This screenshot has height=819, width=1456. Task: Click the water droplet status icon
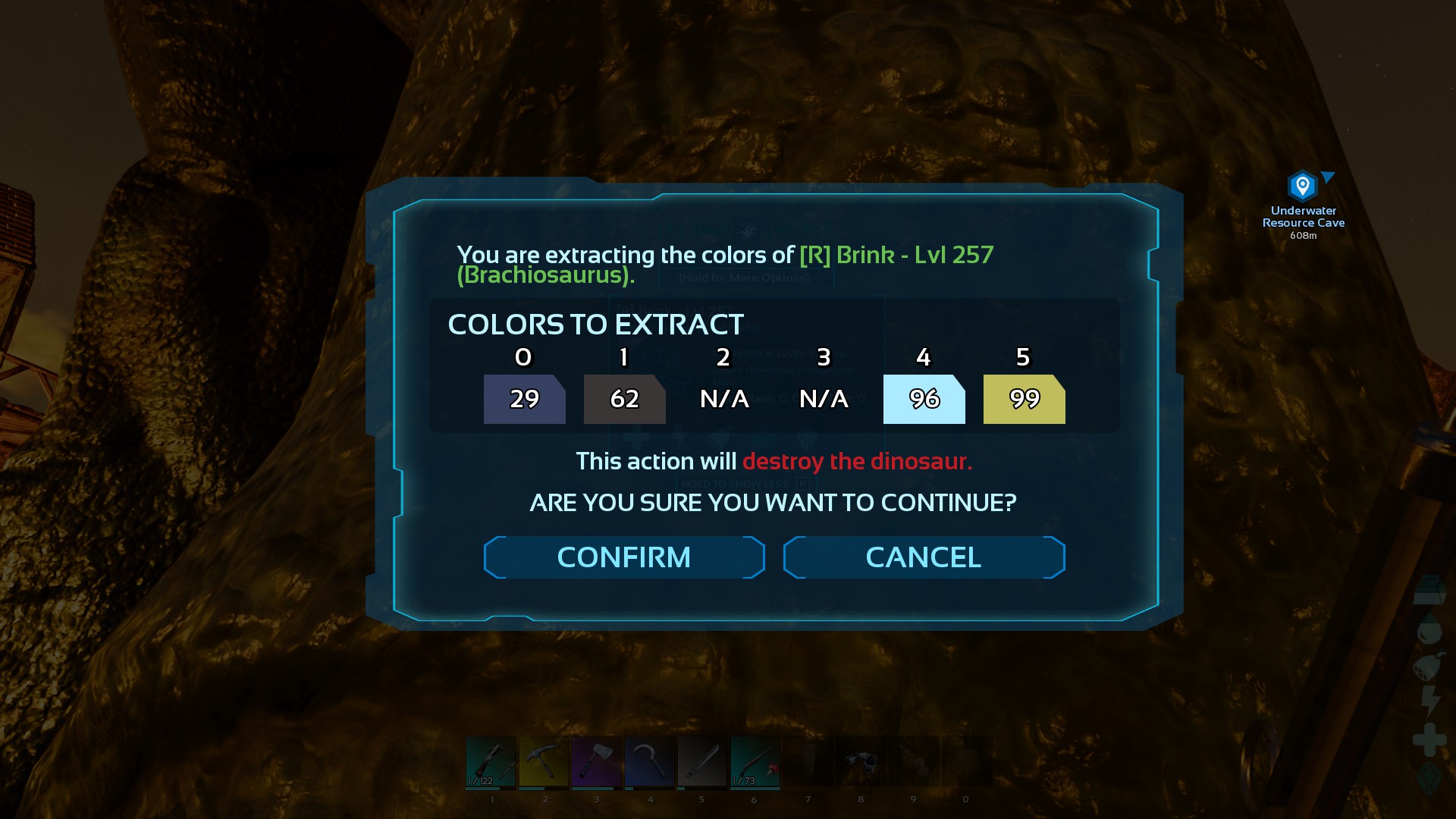(x=1429, y=629)
